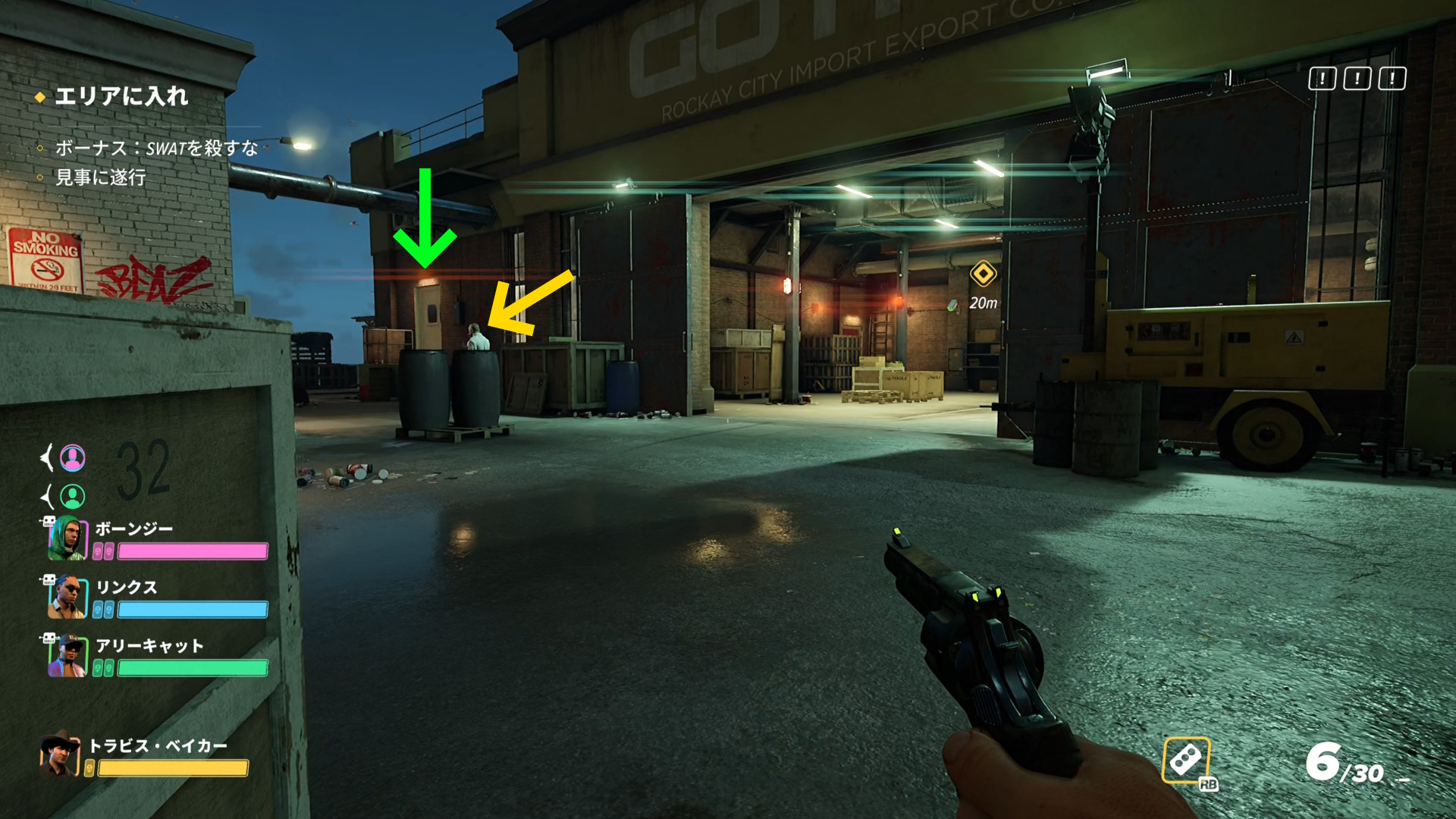Click the SWATを殺すな bonus objective
Image resolution: width=1456 pixels, height=819 pixels.
156,148
